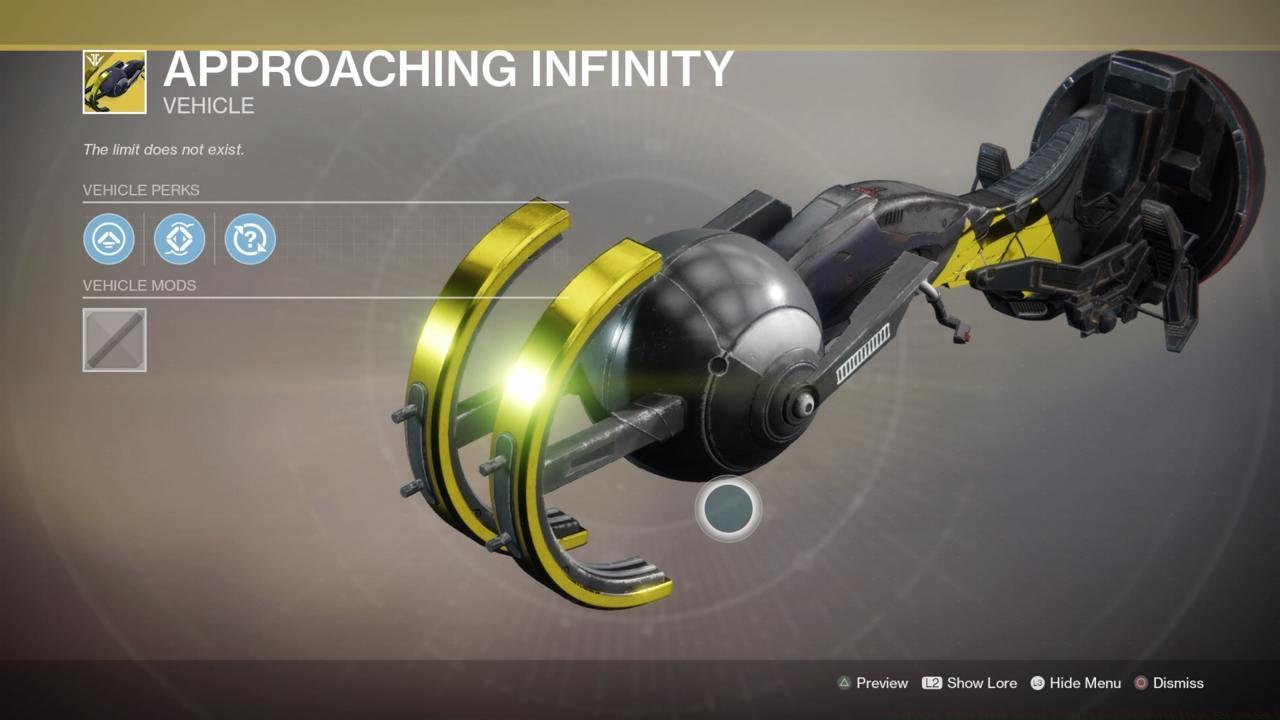
Task: Open the empty Vehicle Mods slot
Action: [114, 340]
